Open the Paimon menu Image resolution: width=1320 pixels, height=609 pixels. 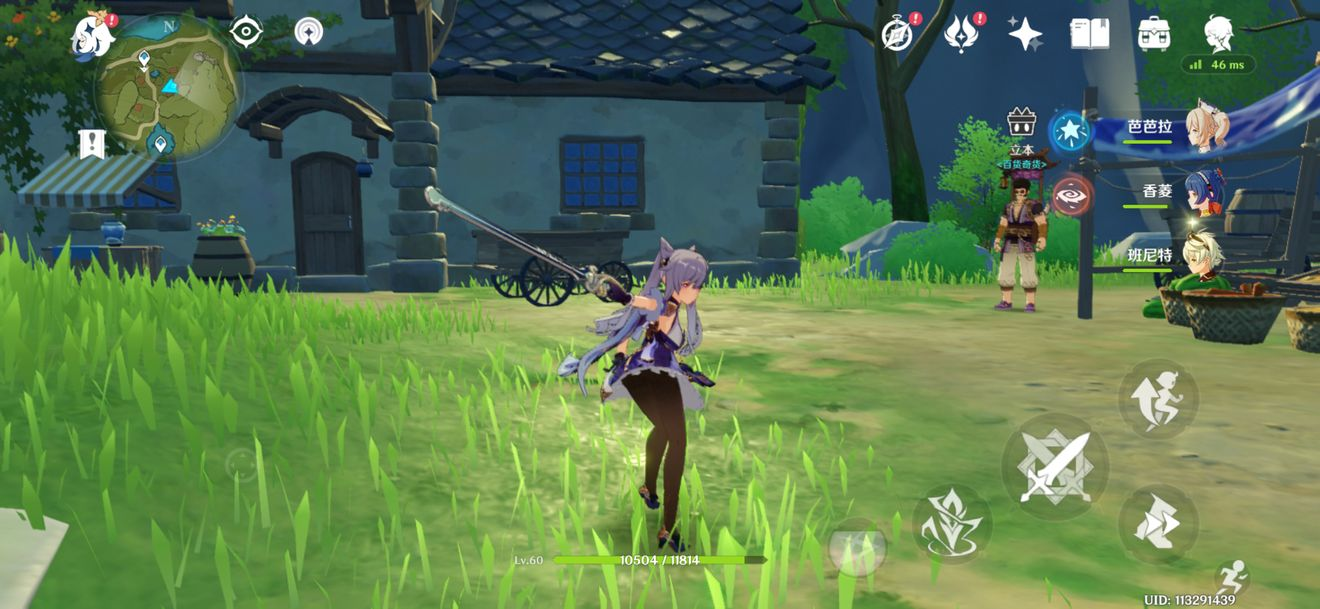(x=93, y=36)
